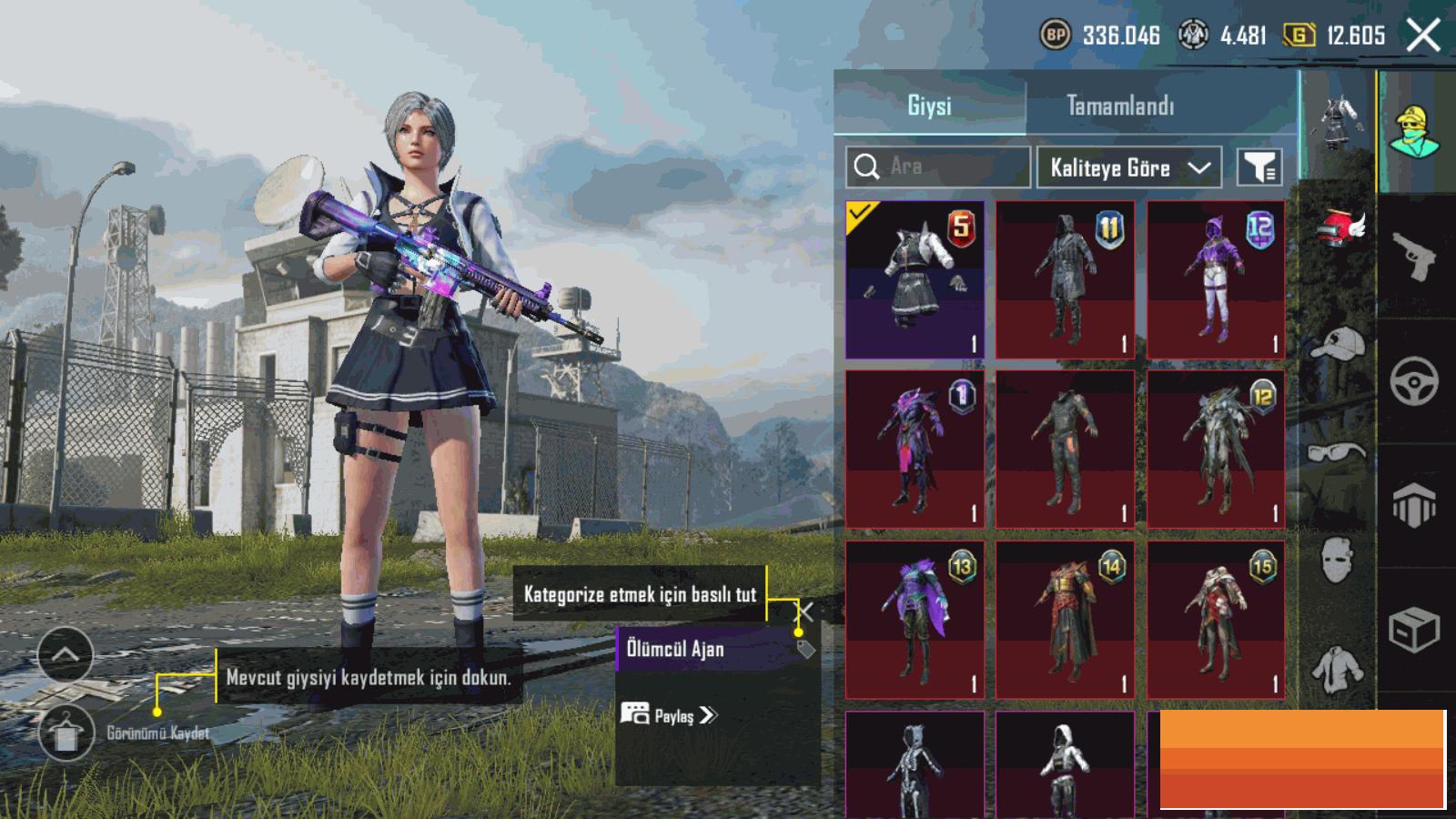Image resolution: width=1456 pixels, height=819 pixels.
Task: Open the filter funnel button
Action: [x=1259, y=167]
